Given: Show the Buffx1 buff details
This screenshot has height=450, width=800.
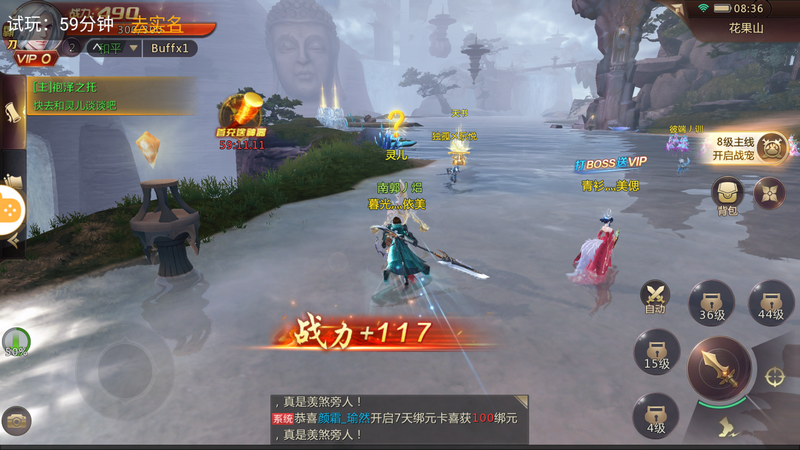Looking at the screenshot, I should (169, 48).
